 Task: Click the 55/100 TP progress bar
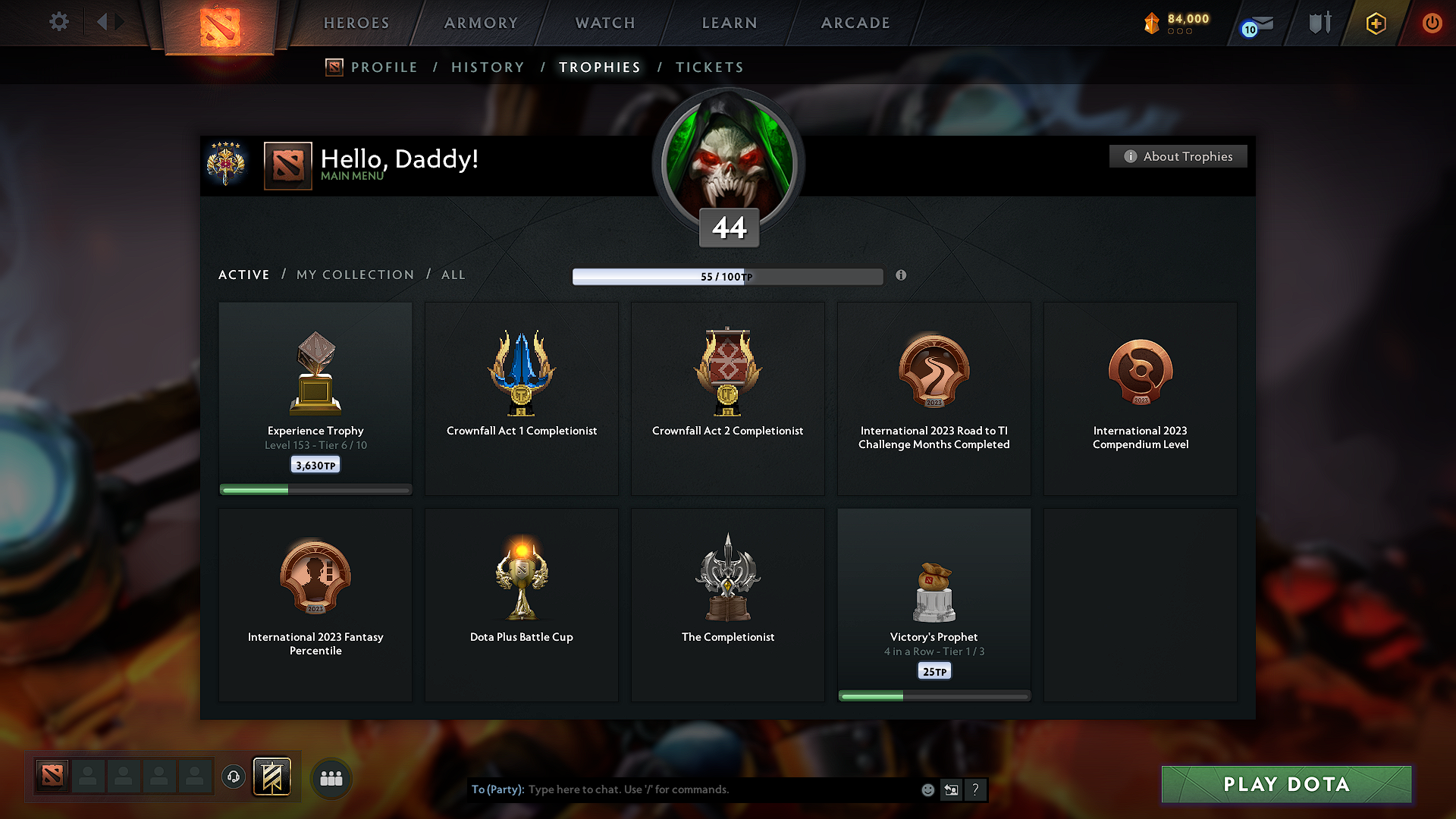[x=727, y=276]
